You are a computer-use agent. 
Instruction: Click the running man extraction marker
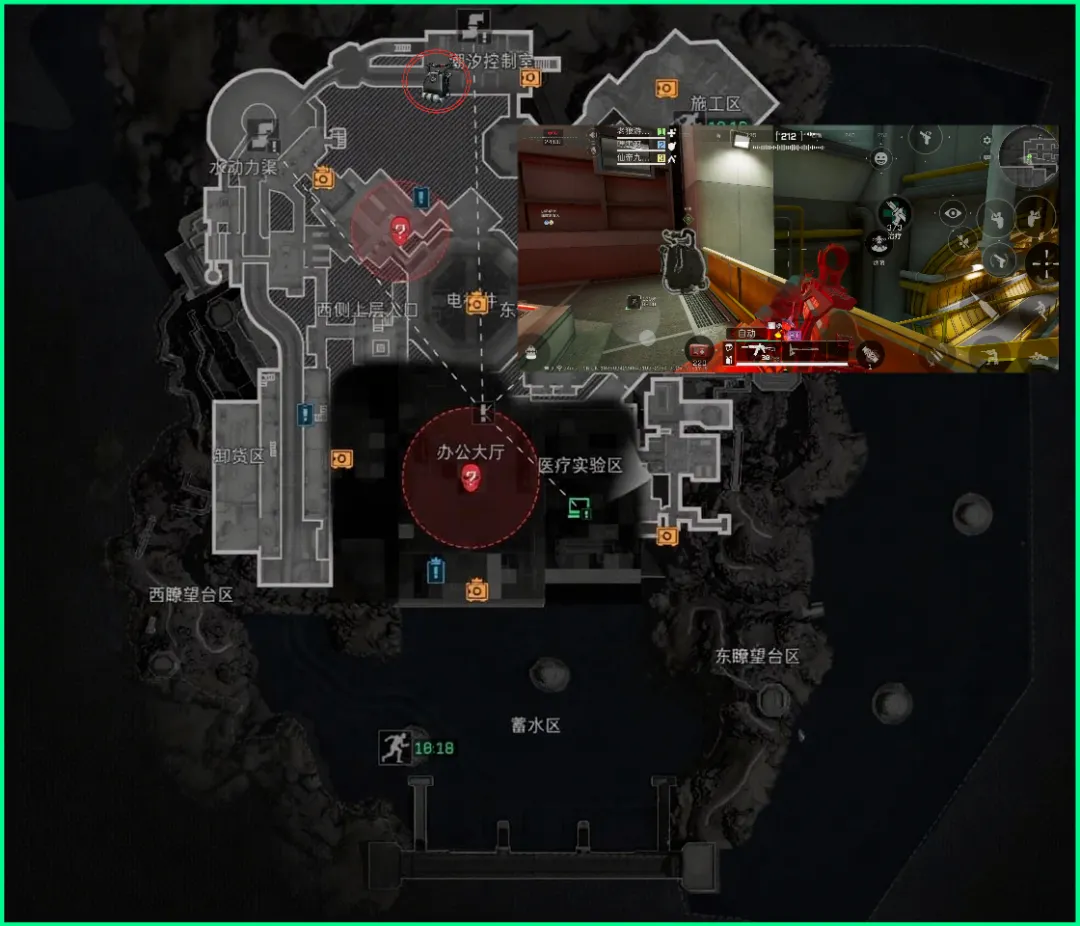click(x=394, y=747)
